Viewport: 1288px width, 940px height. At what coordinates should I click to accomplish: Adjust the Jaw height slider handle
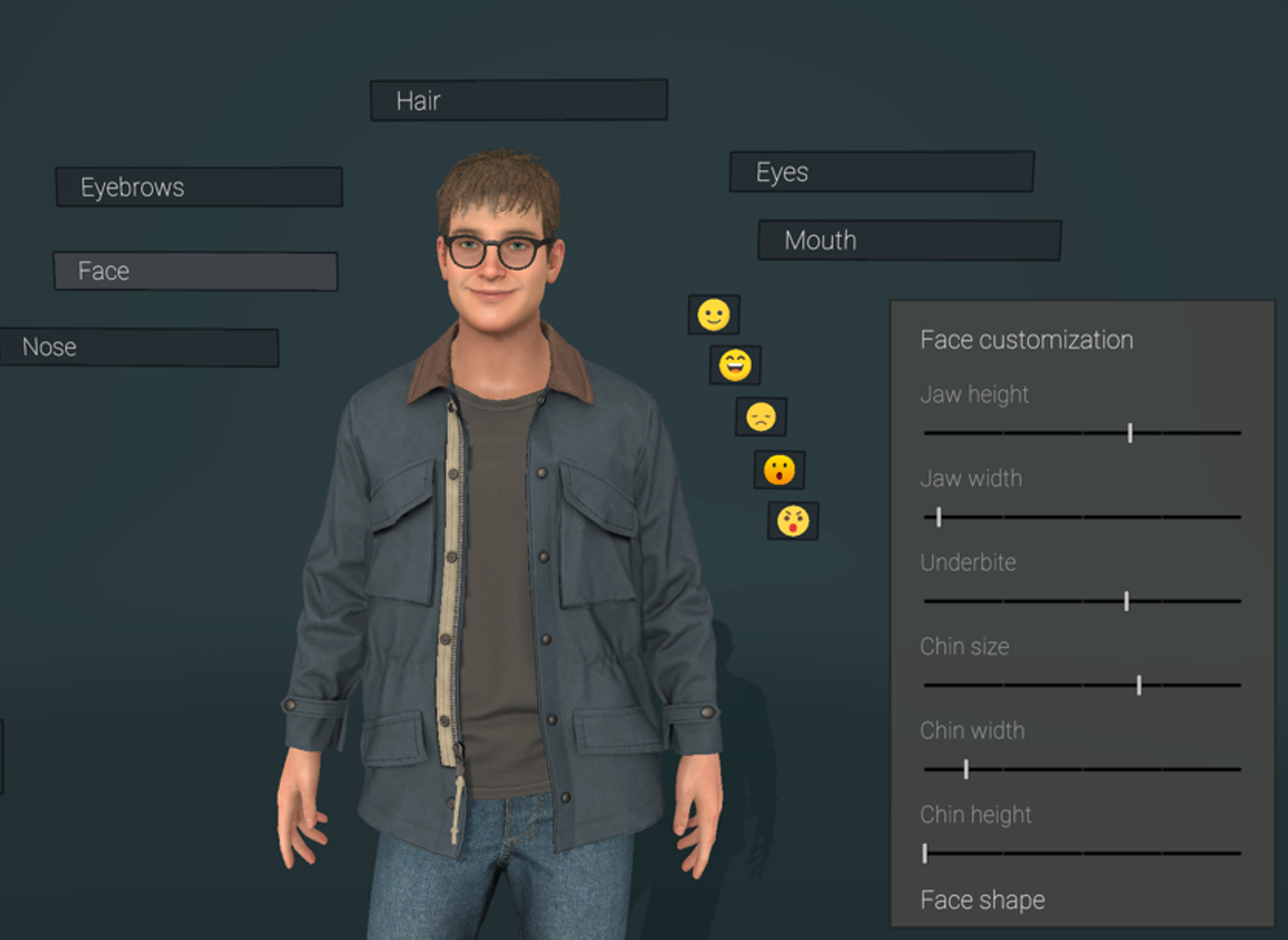1131,431
